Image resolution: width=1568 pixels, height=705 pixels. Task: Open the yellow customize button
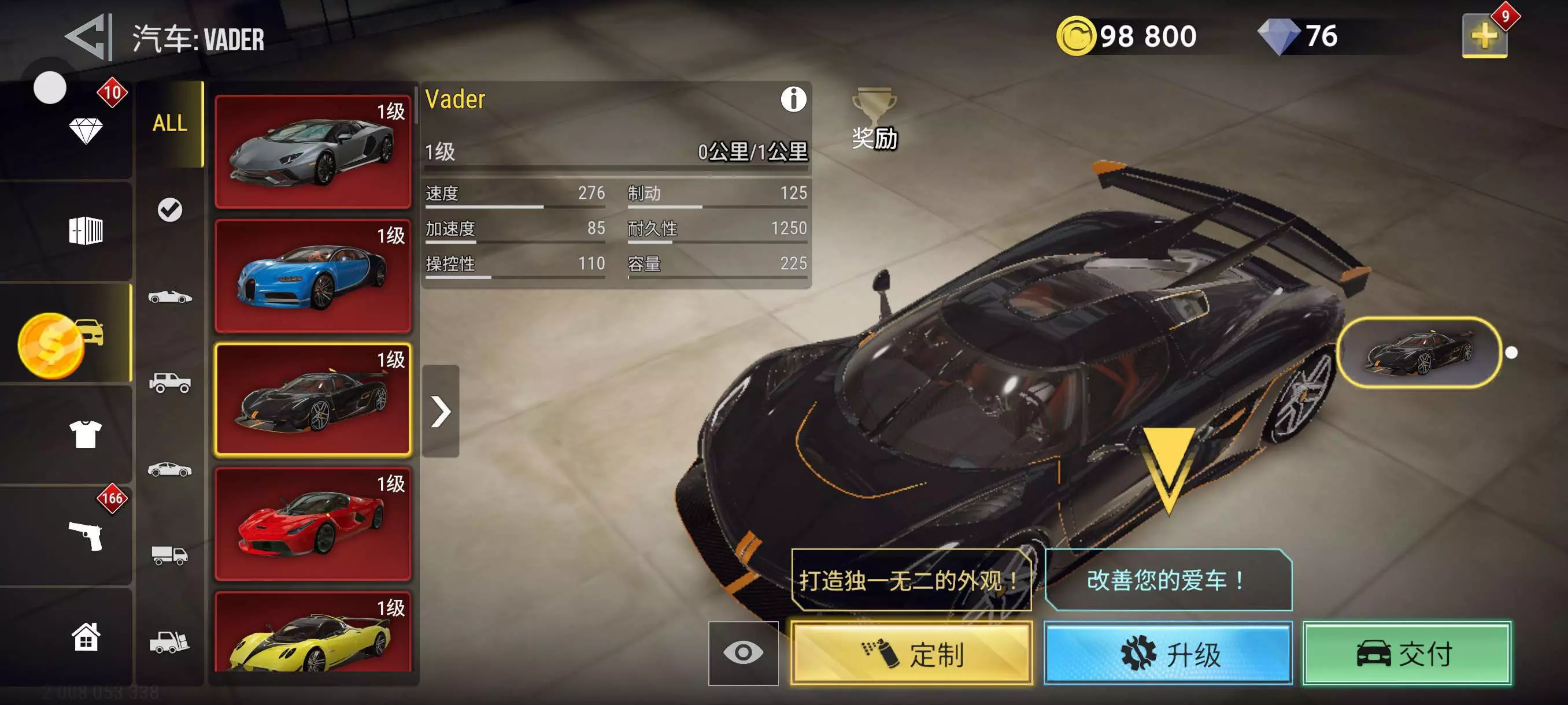pos(911,654)
